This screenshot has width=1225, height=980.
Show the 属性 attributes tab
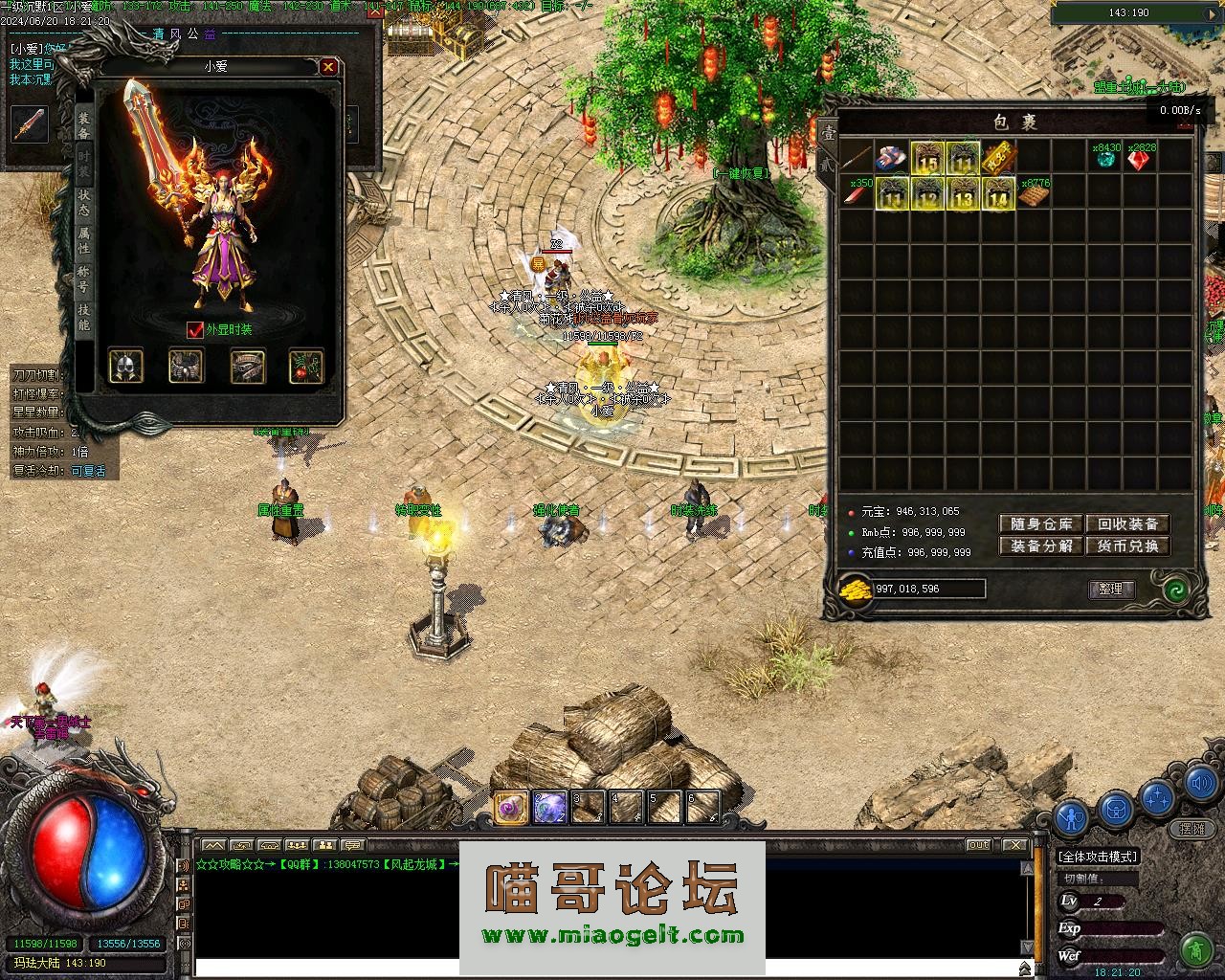pos(84,240)
